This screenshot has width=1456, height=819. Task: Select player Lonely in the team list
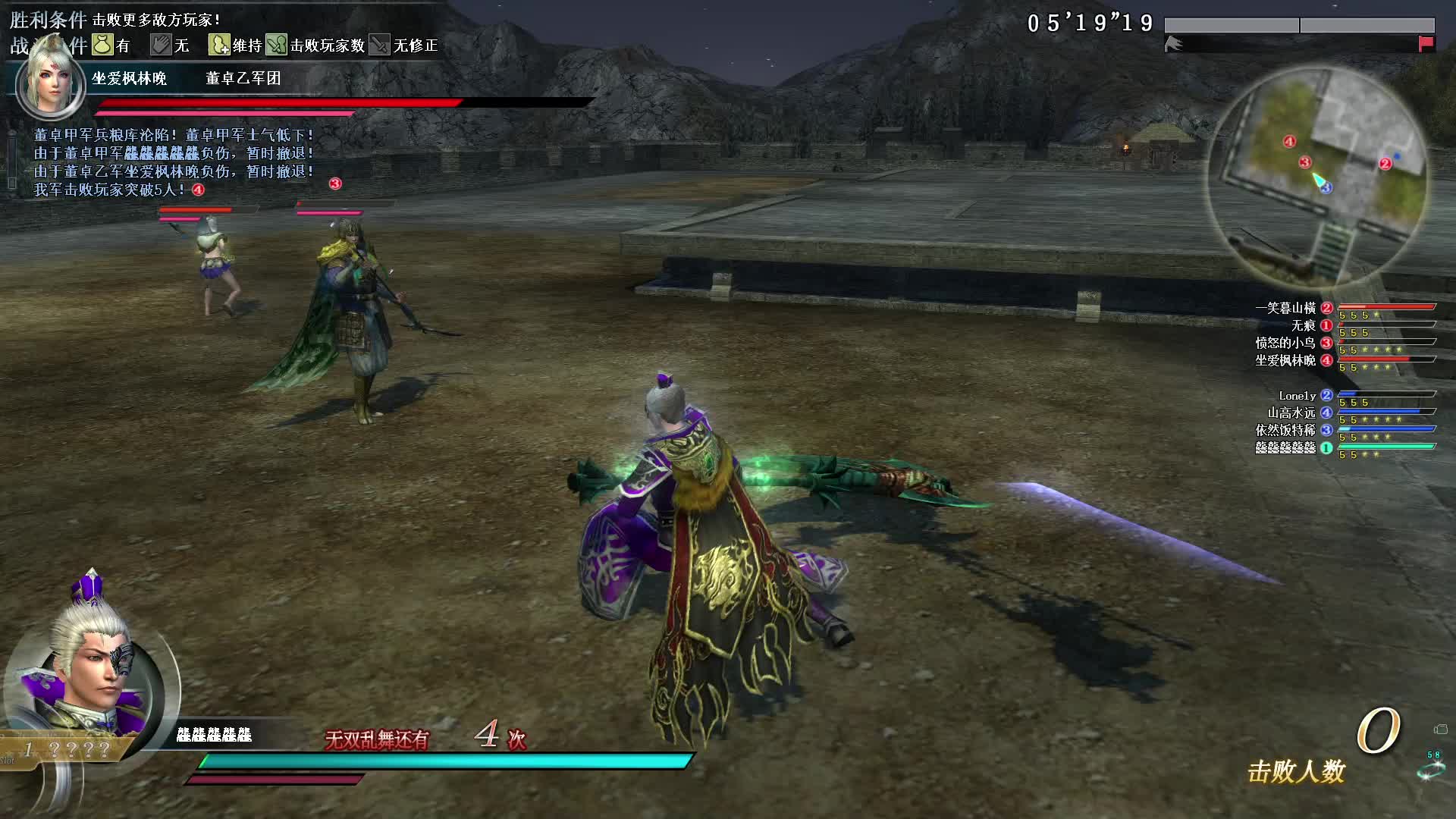(1297, 396)
